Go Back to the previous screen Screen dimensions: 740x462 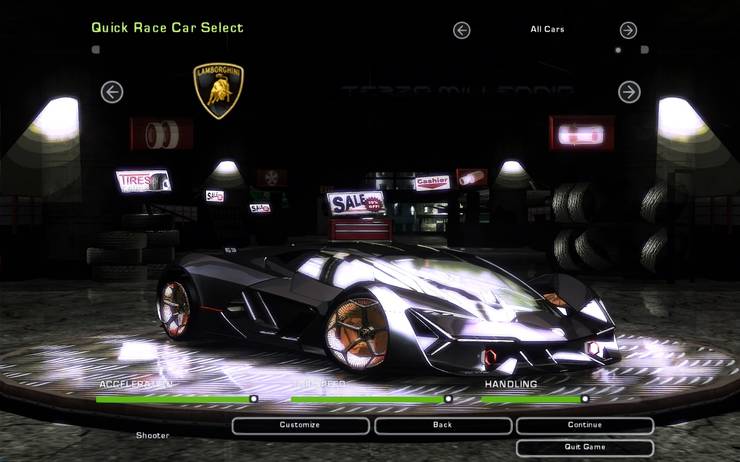point(443,425)
